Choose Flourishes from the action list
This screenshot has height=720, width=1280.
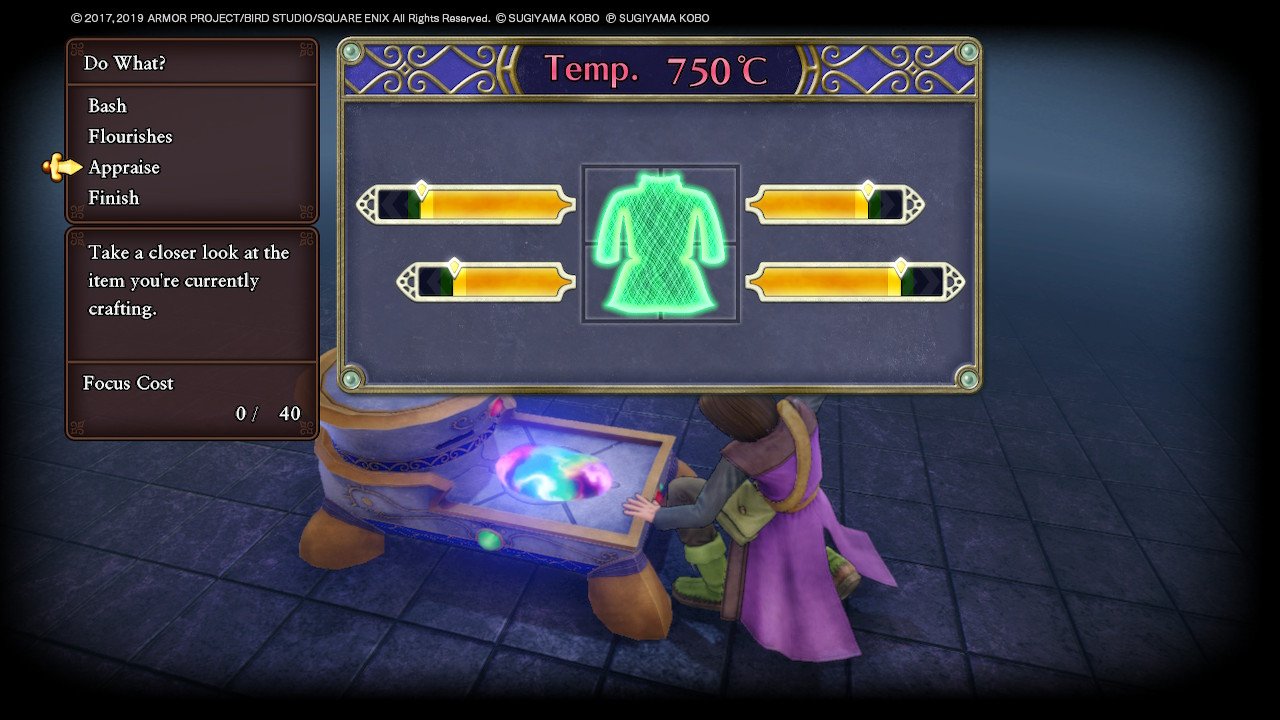pos(129,136)
